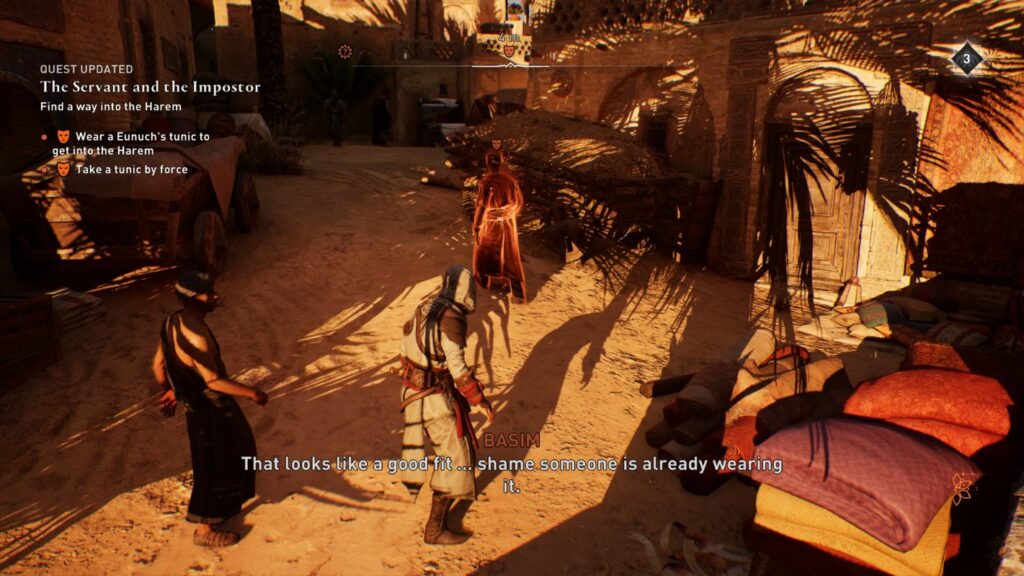Click the orange flower focus icon
This screenshot has width=1024, height=576.
(x=964, y=488)
